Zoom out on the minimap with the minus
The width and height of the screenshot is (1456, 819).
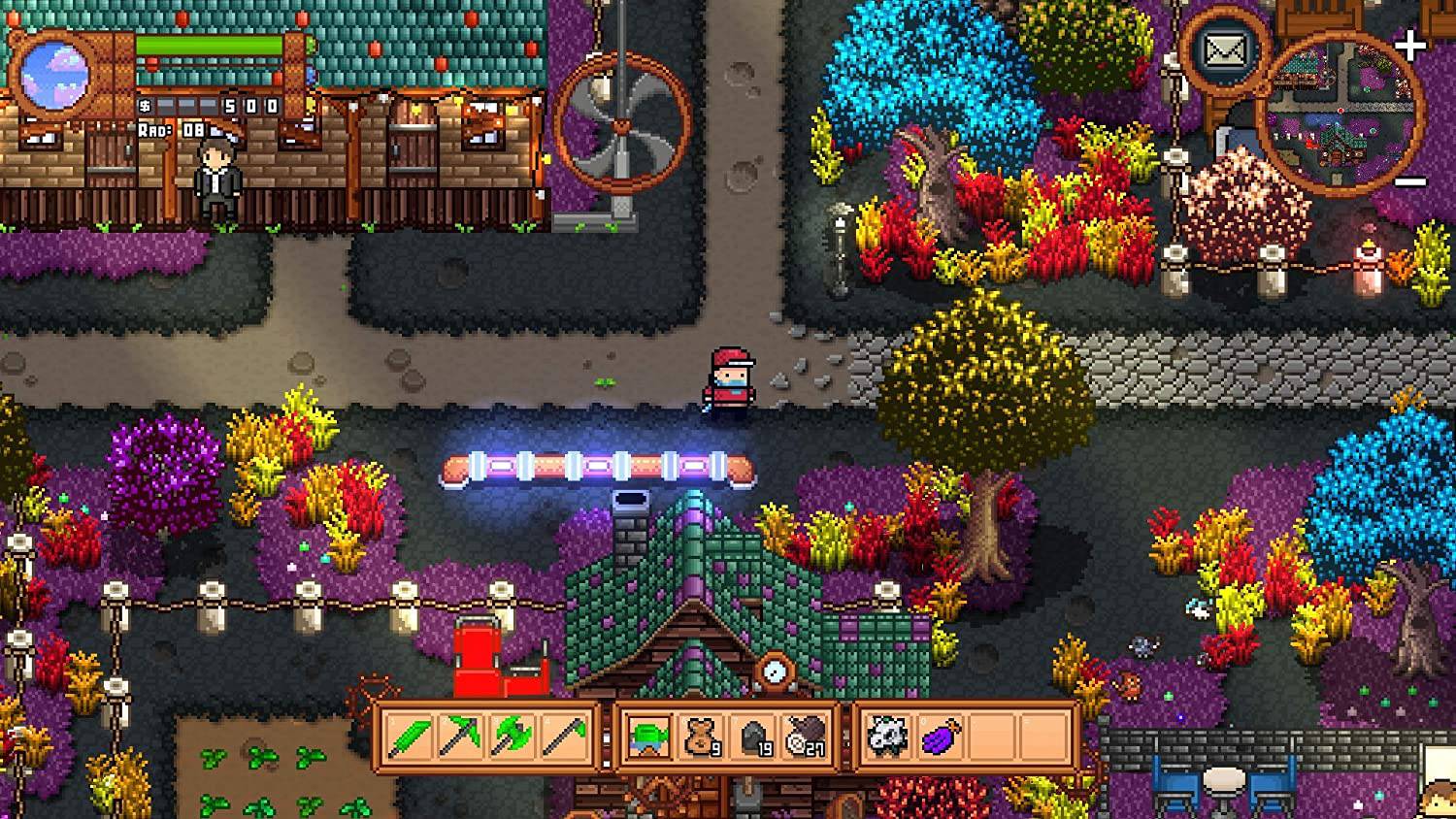pyautogui.click(x=1409, y=181)
